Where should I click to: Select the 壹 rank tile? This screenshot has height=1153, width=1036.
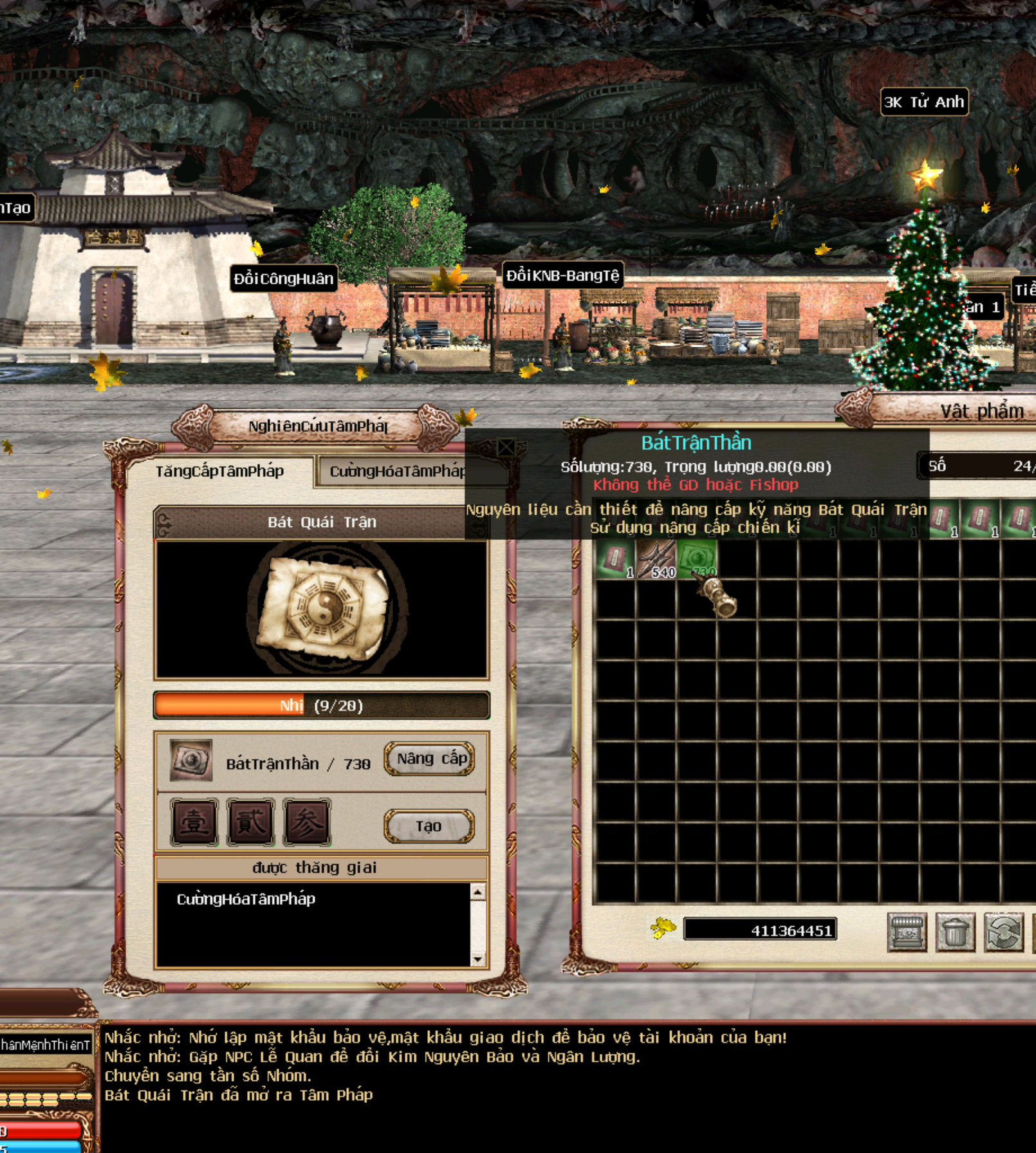point(194,822)
